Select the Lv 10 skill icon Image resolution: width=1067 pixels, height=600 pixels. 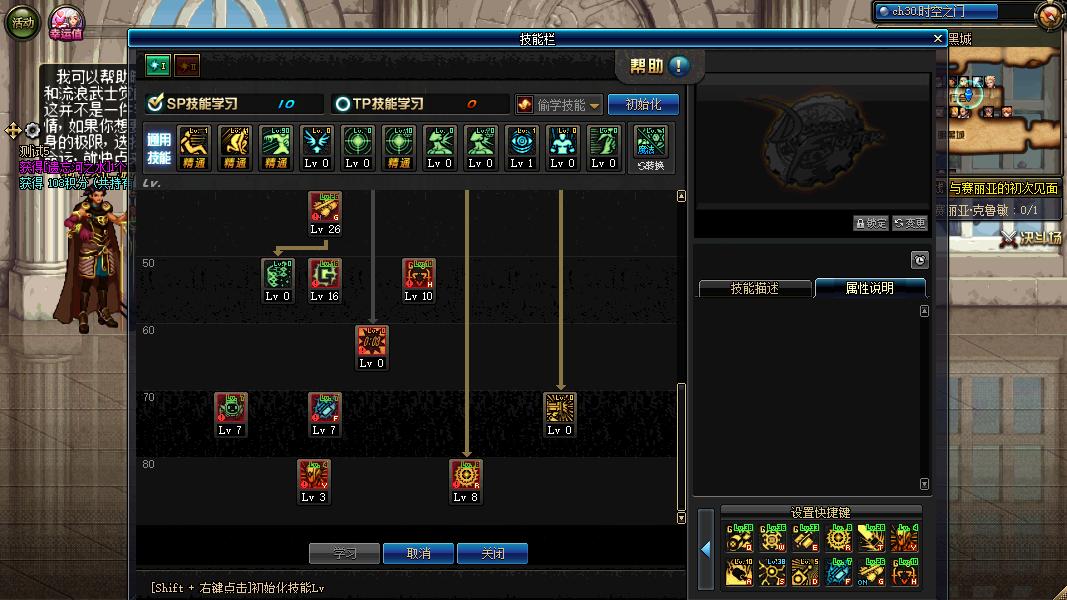pyautogui.click(x=419, y=276)
